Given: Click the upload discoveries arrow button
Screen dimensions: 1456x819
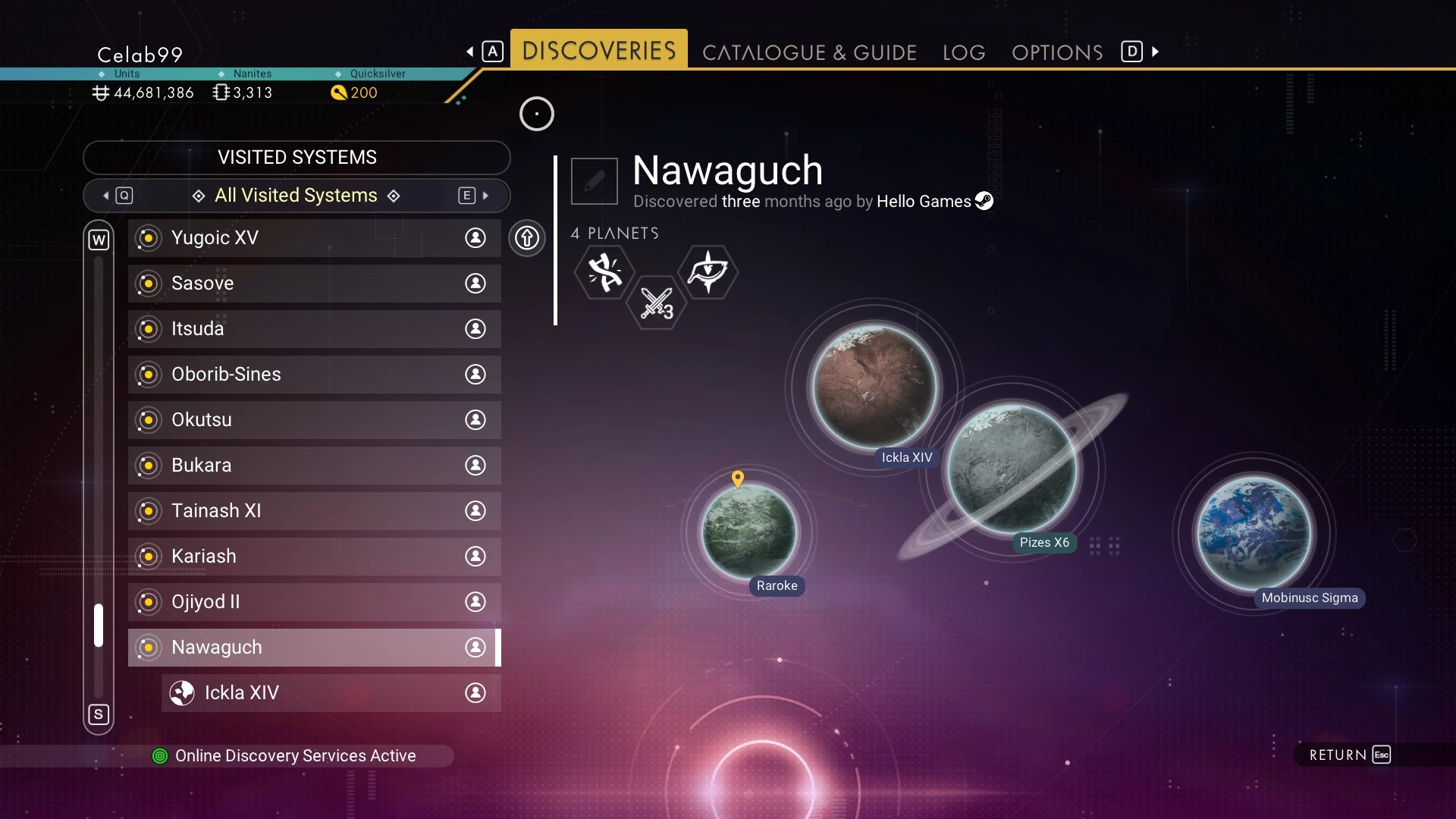Looking at the screenshot, I should click(527, 238).
